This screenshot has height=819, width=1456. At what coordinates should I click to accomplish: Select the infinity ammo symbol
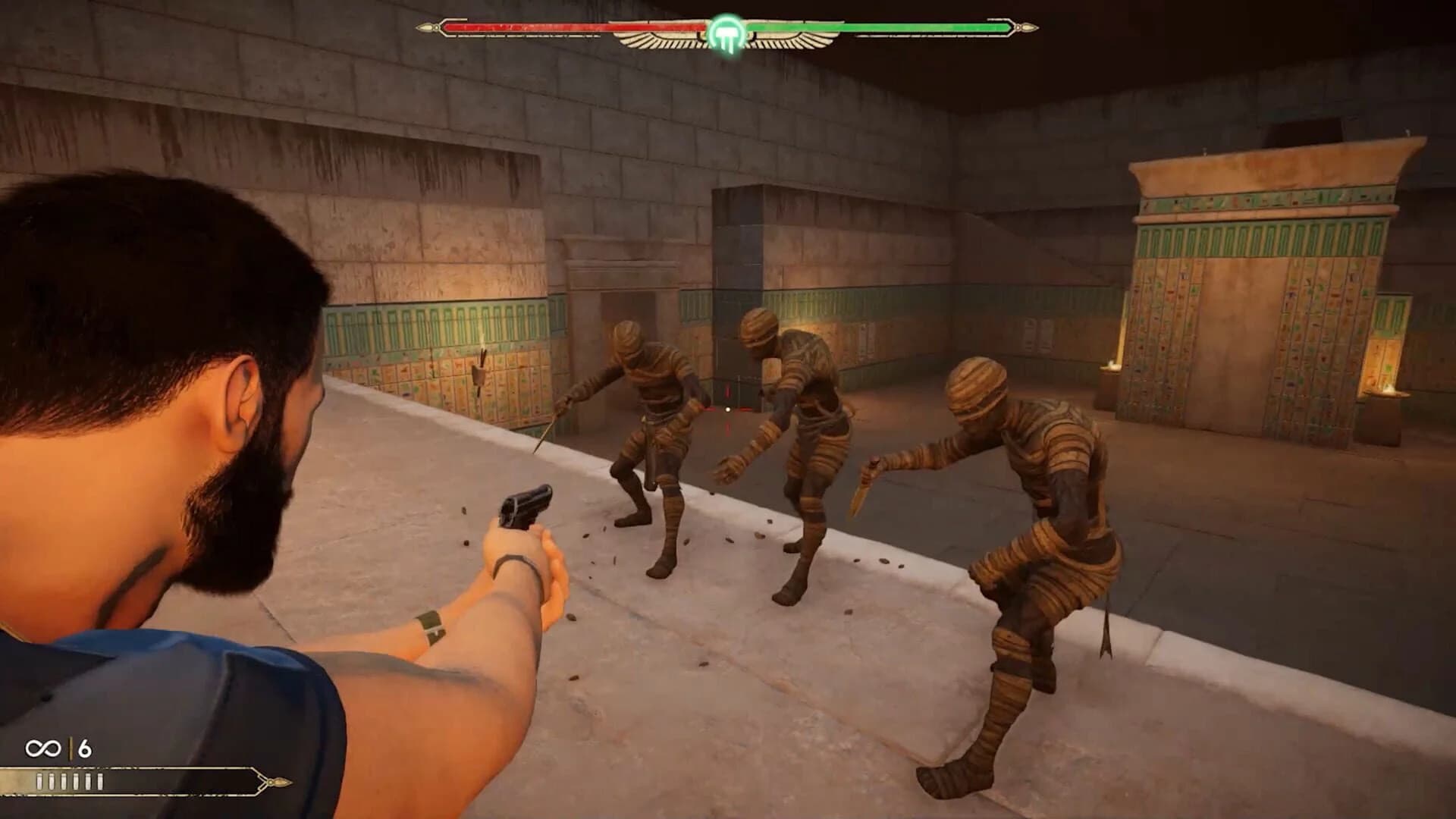click(42, 748)
